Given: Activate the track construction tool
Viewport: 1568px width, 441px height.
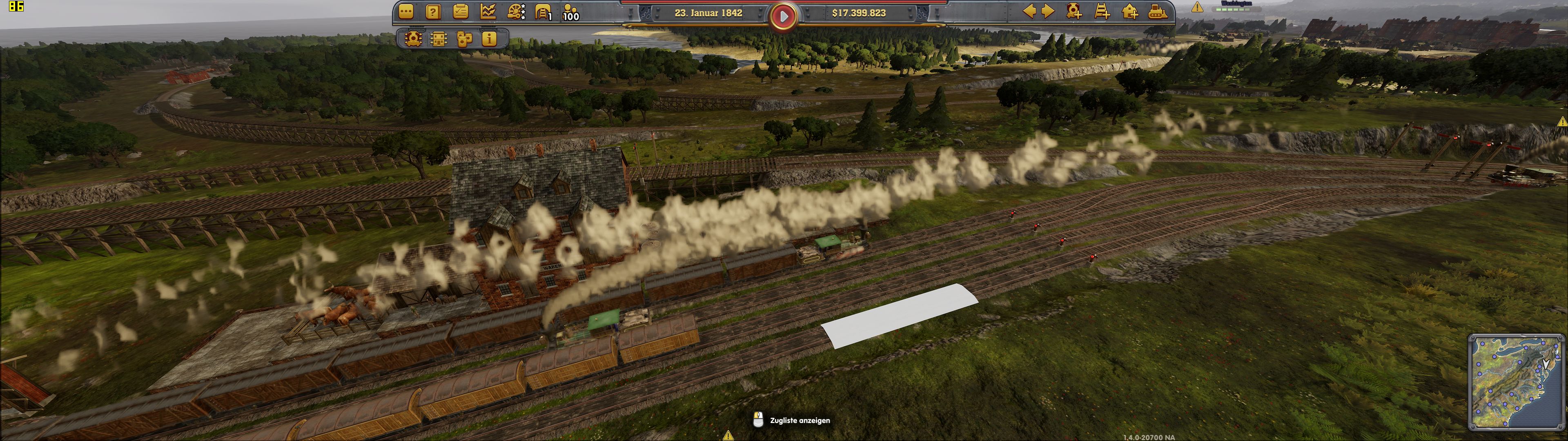Looking at the screenshot, I should 1102,11.
